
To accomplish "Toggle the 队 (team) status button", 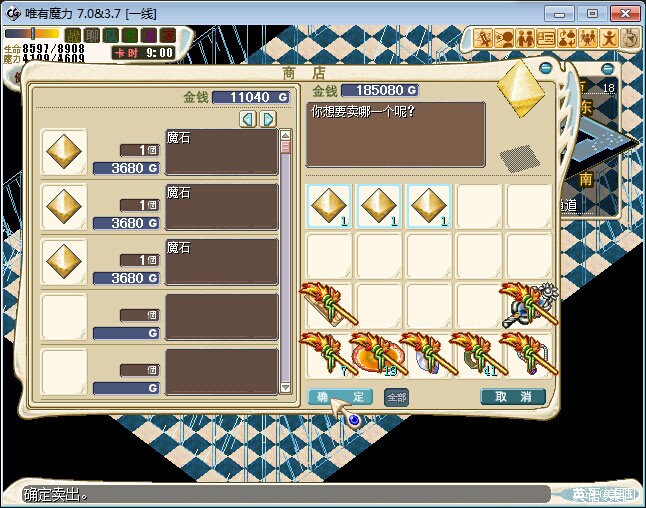I will [x=111, y=36].
